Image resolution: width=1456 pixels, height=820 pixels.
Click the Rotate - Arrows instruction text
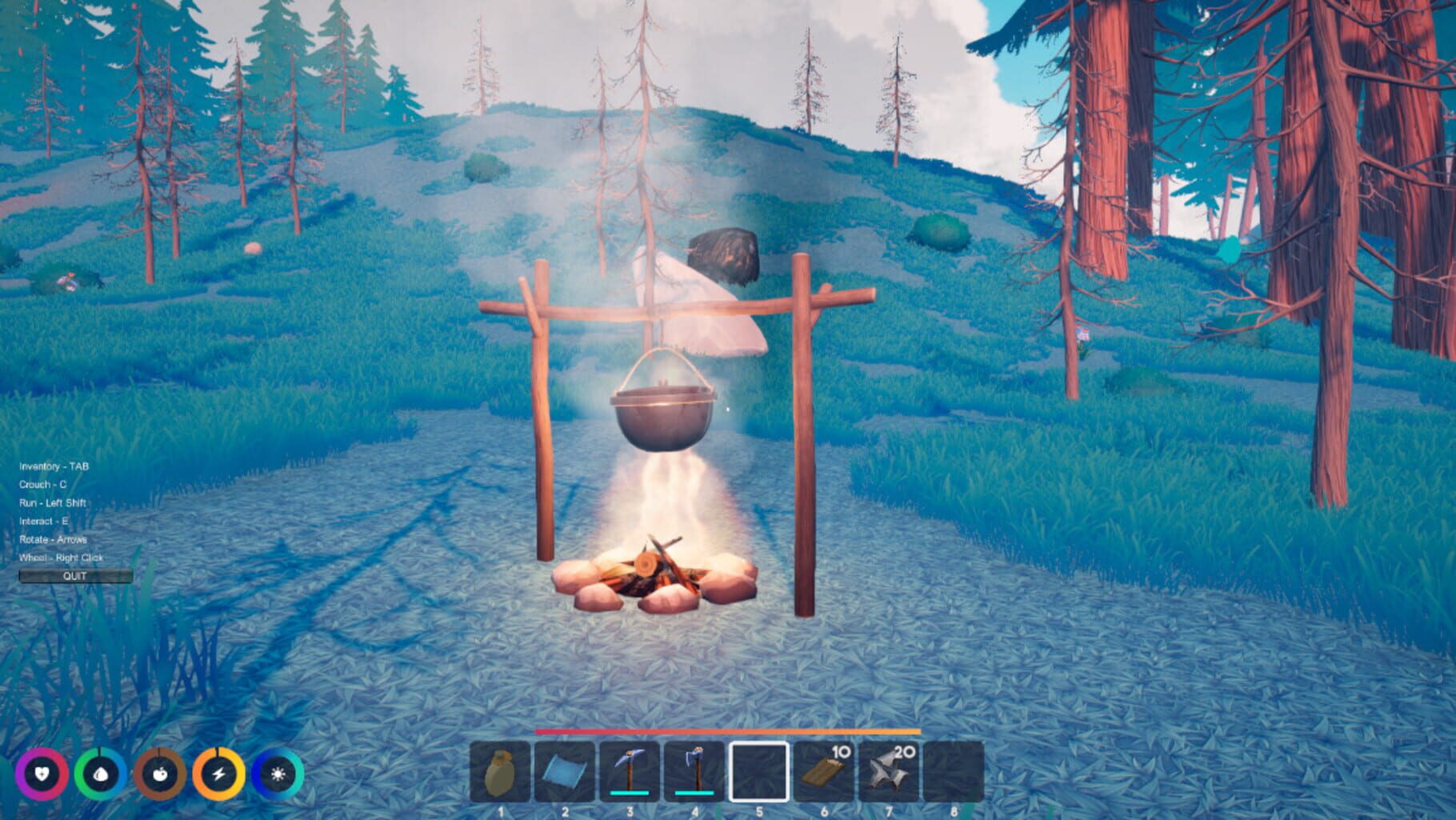53,540
